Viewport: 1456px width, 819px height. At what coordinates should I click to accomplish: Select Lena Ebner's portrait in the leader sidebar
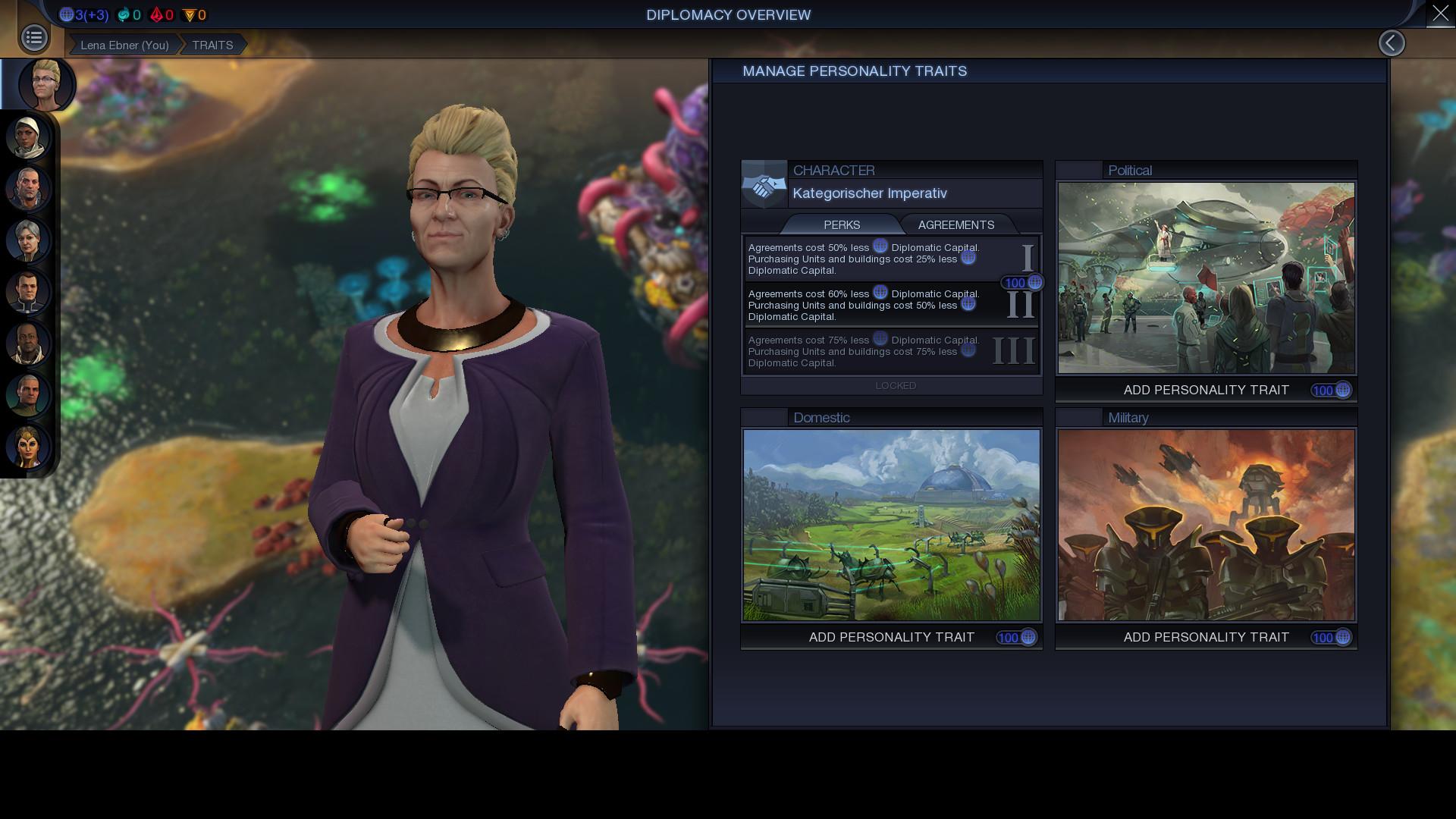[43, 84]
